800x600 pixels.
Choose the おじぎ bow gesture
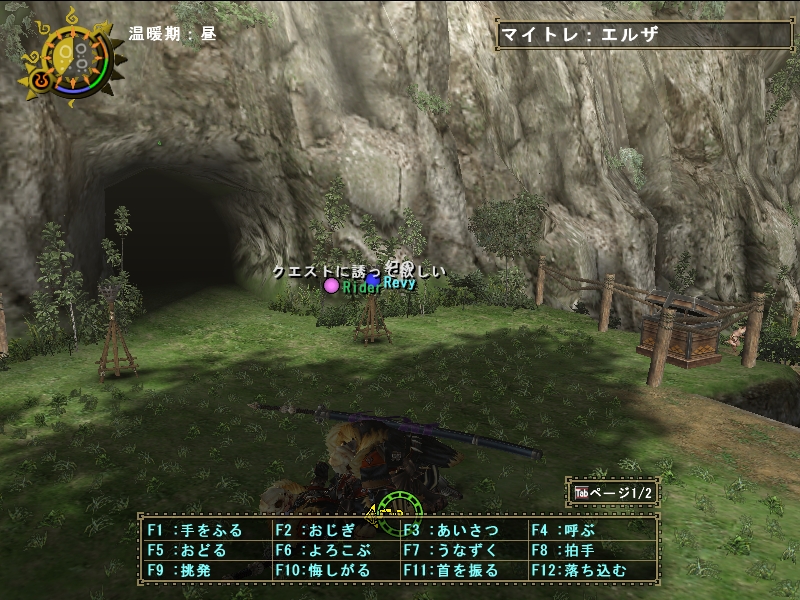click(333, 531)
